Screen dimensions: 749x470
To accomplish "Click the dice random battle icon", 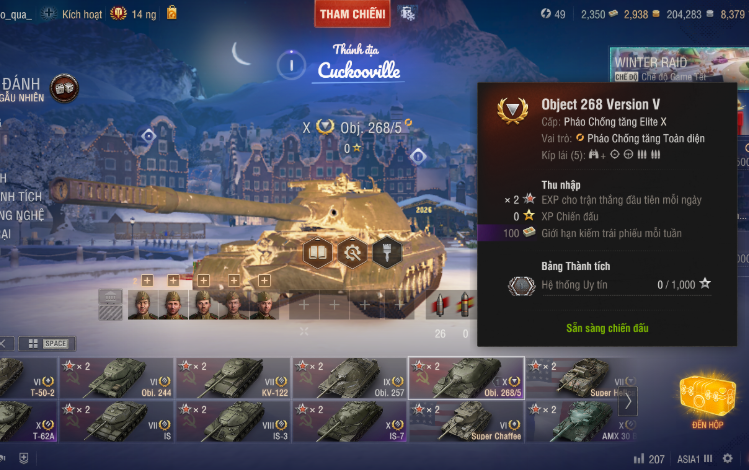I will pyautogui.click(x=64, y=87).
